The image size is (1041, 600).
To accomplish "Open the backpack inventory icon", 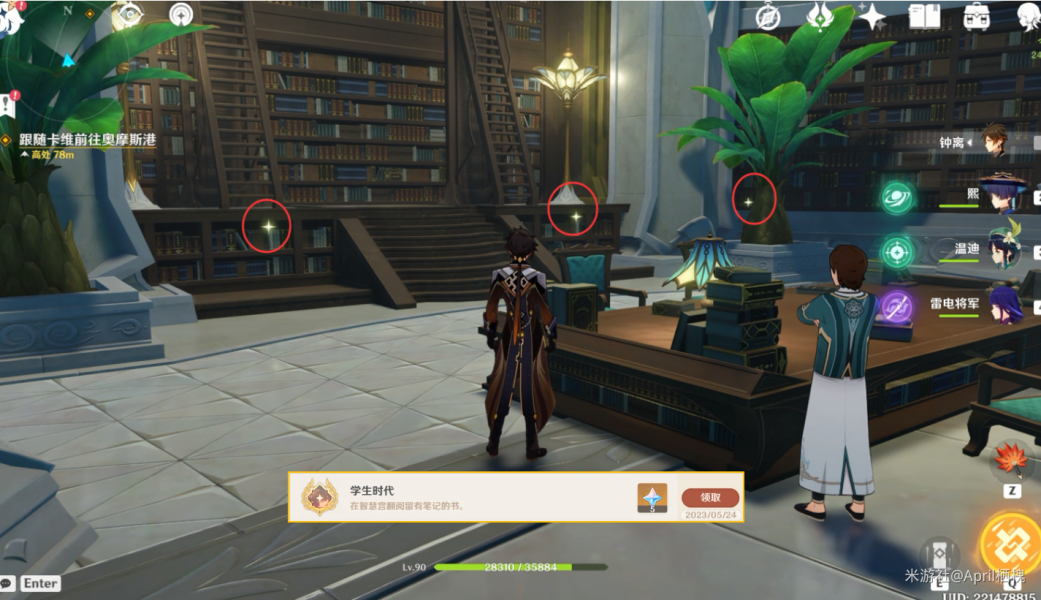I will pos(976,16).
